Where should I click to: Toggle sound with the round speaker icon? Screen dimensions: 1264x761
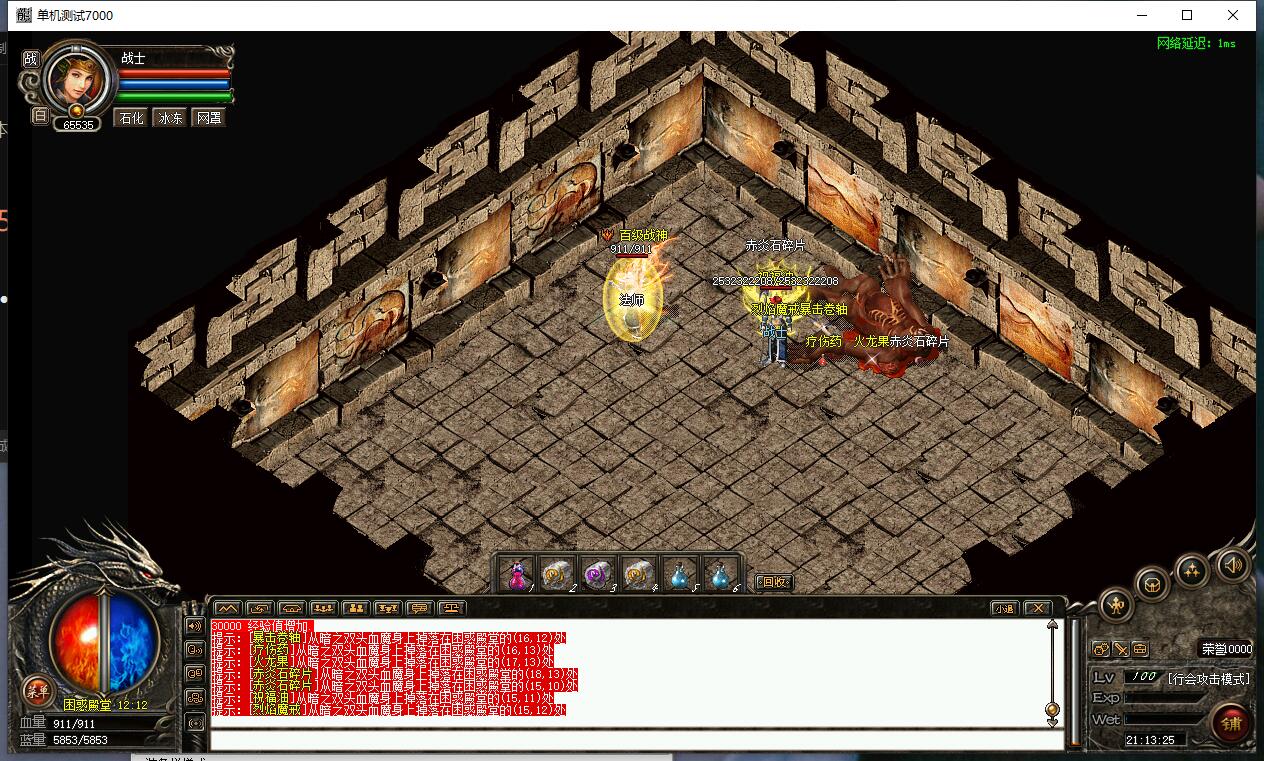point(1233,566)
